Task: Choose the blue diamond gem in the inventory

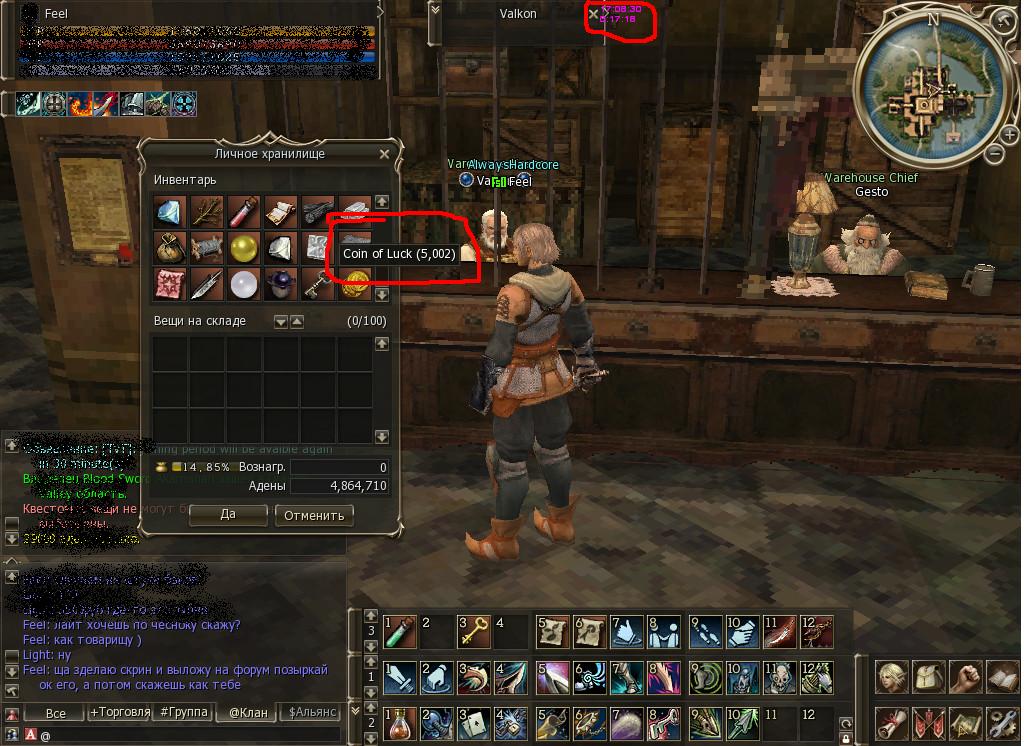Action: coord(170,211)
